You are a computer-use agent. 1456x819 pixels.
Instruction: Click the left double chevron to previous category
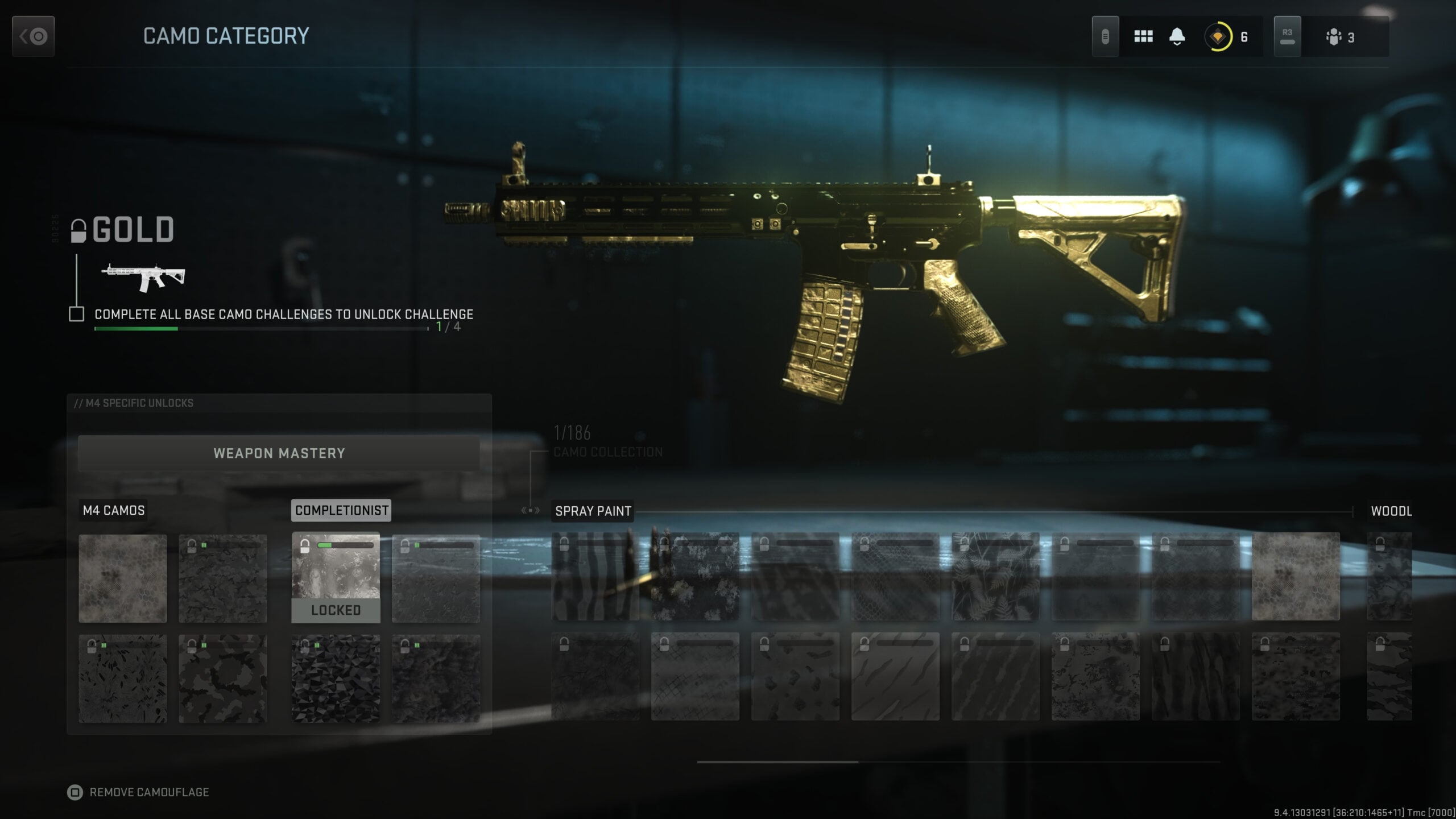(x=524, y=511)
